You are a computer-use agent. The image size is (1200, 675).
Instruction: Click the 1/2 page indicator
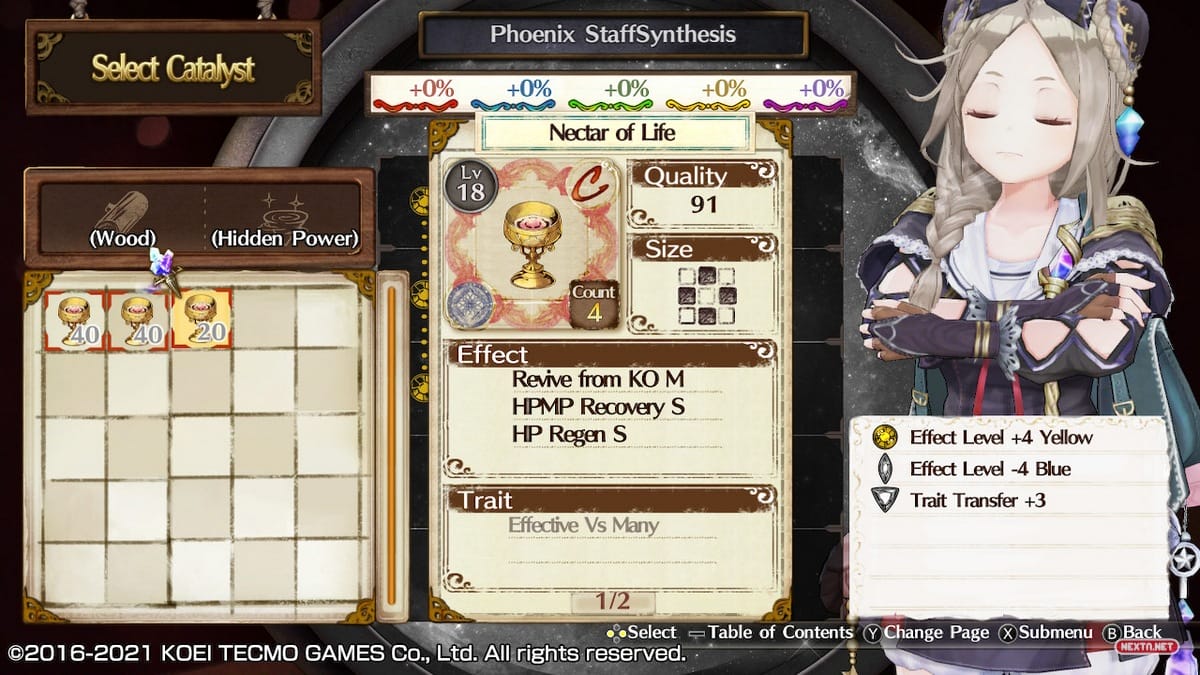click(x=612, y=602)
